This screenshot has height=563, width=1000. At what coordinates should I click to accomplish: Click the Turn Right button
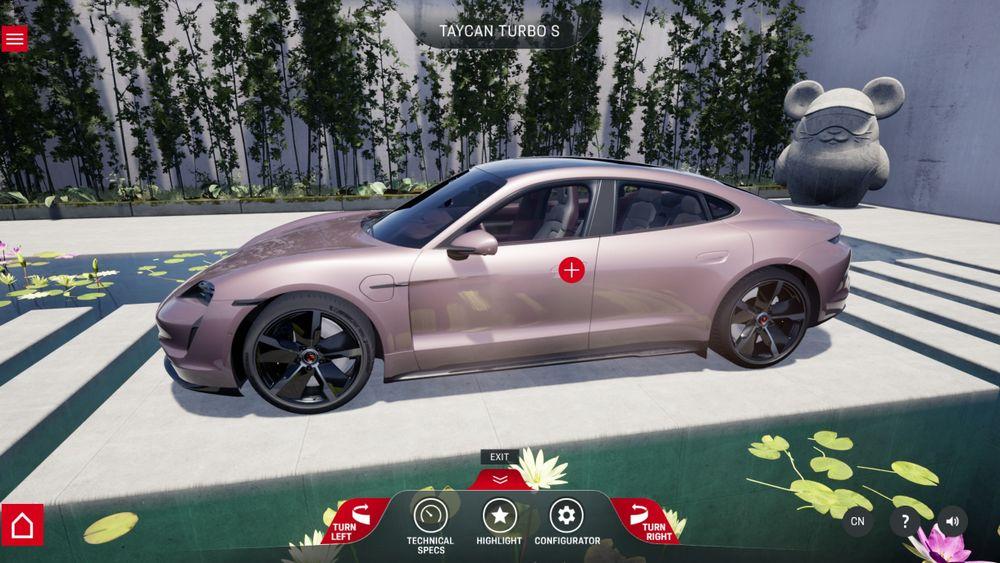tap(645, 520)
